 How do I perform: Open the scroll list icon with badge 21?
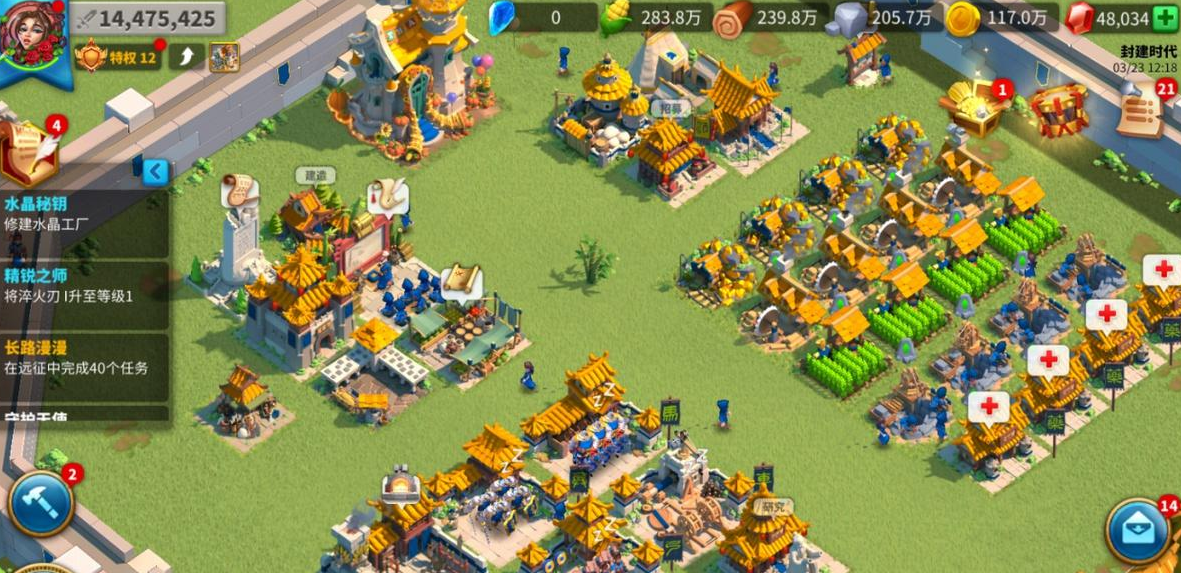click(x=1142, y=112)
